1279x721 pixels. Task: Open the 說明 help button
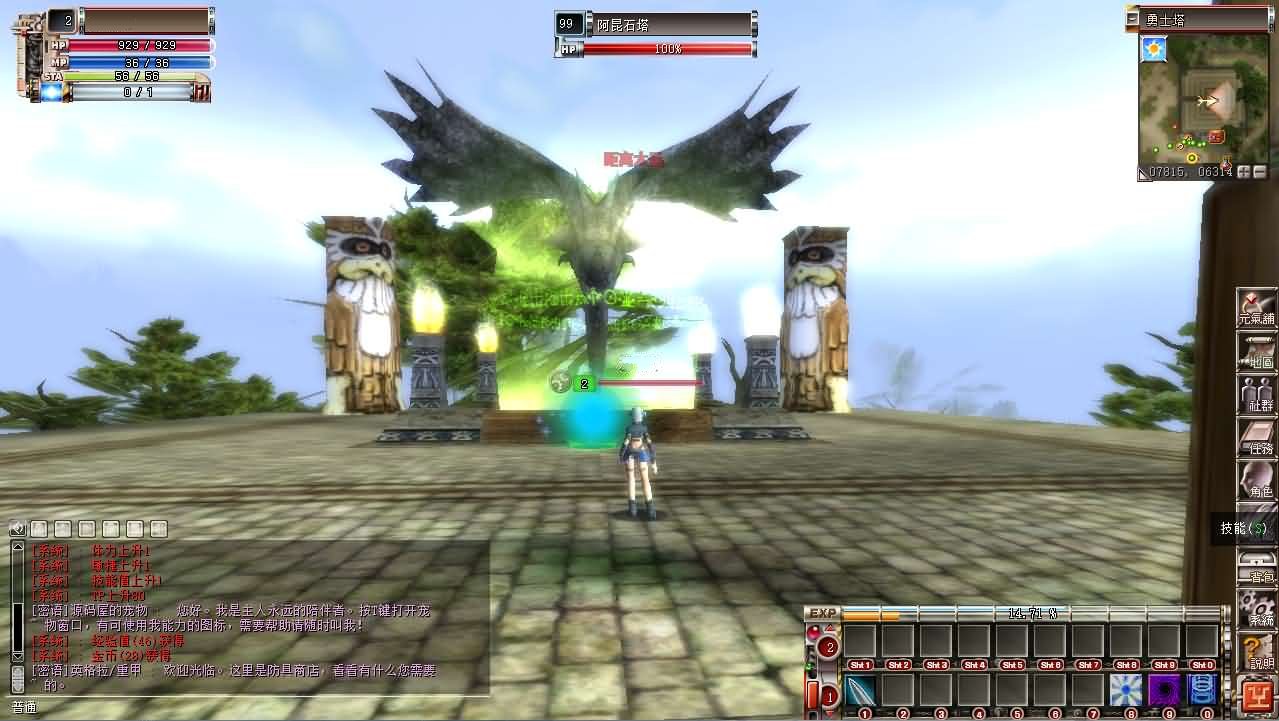(1256, 650)
